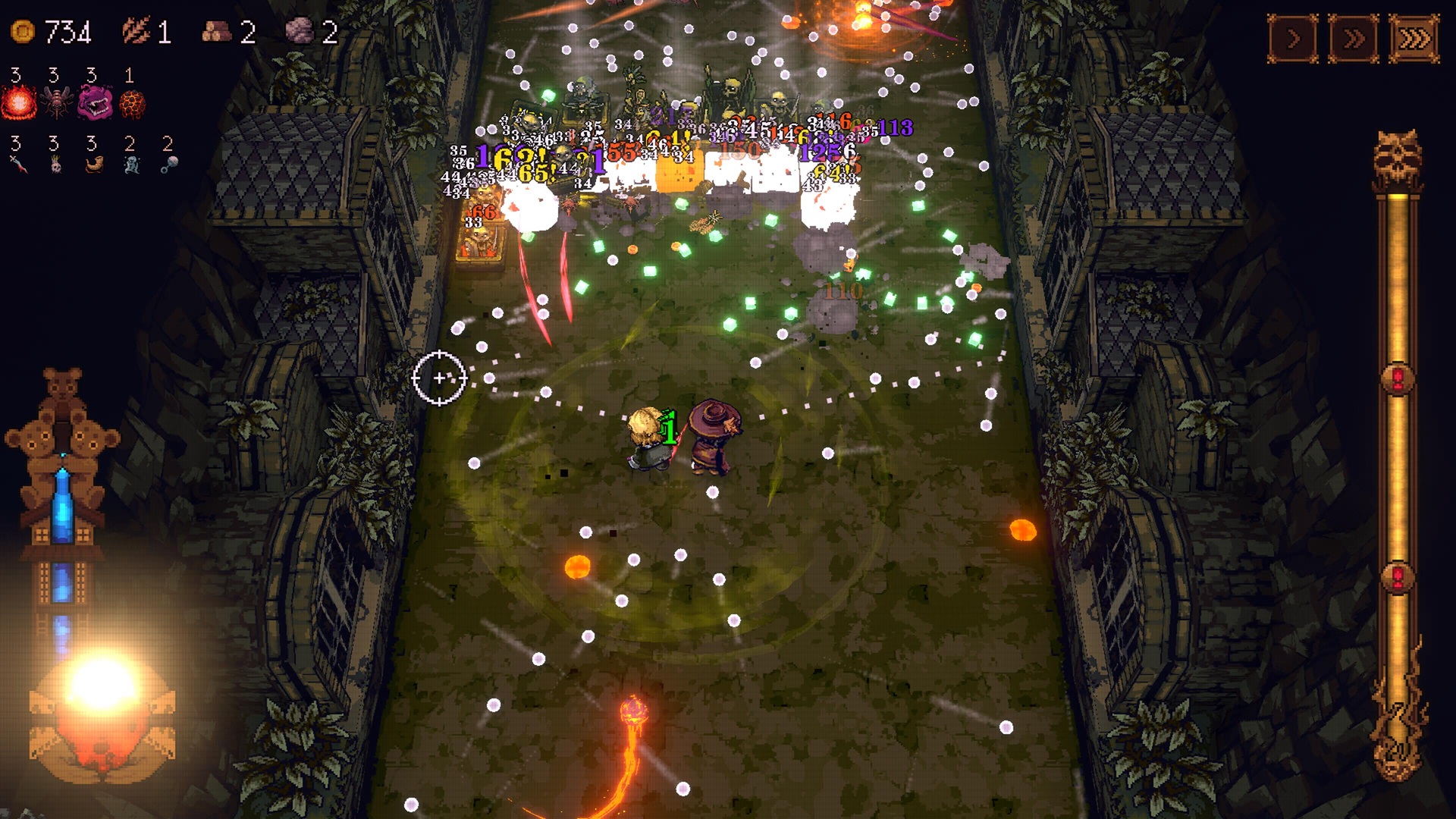Select the triple-arrow fastest speed button

1414,39
